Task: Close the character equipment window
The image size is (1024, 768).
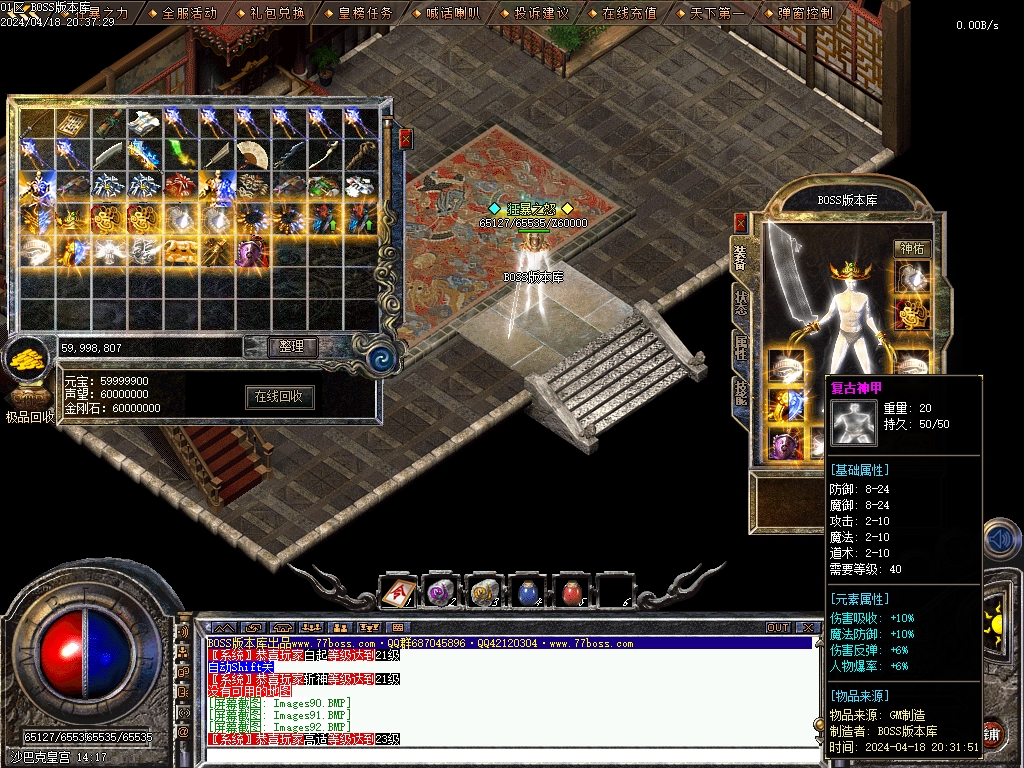Action: tap(741, 222)
